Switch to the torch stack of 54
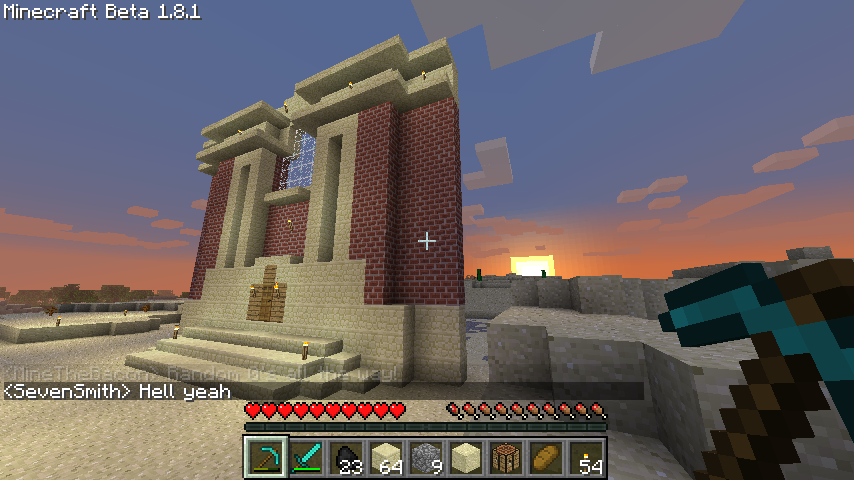This screenshot has height=480, width=854. point(586,457)
